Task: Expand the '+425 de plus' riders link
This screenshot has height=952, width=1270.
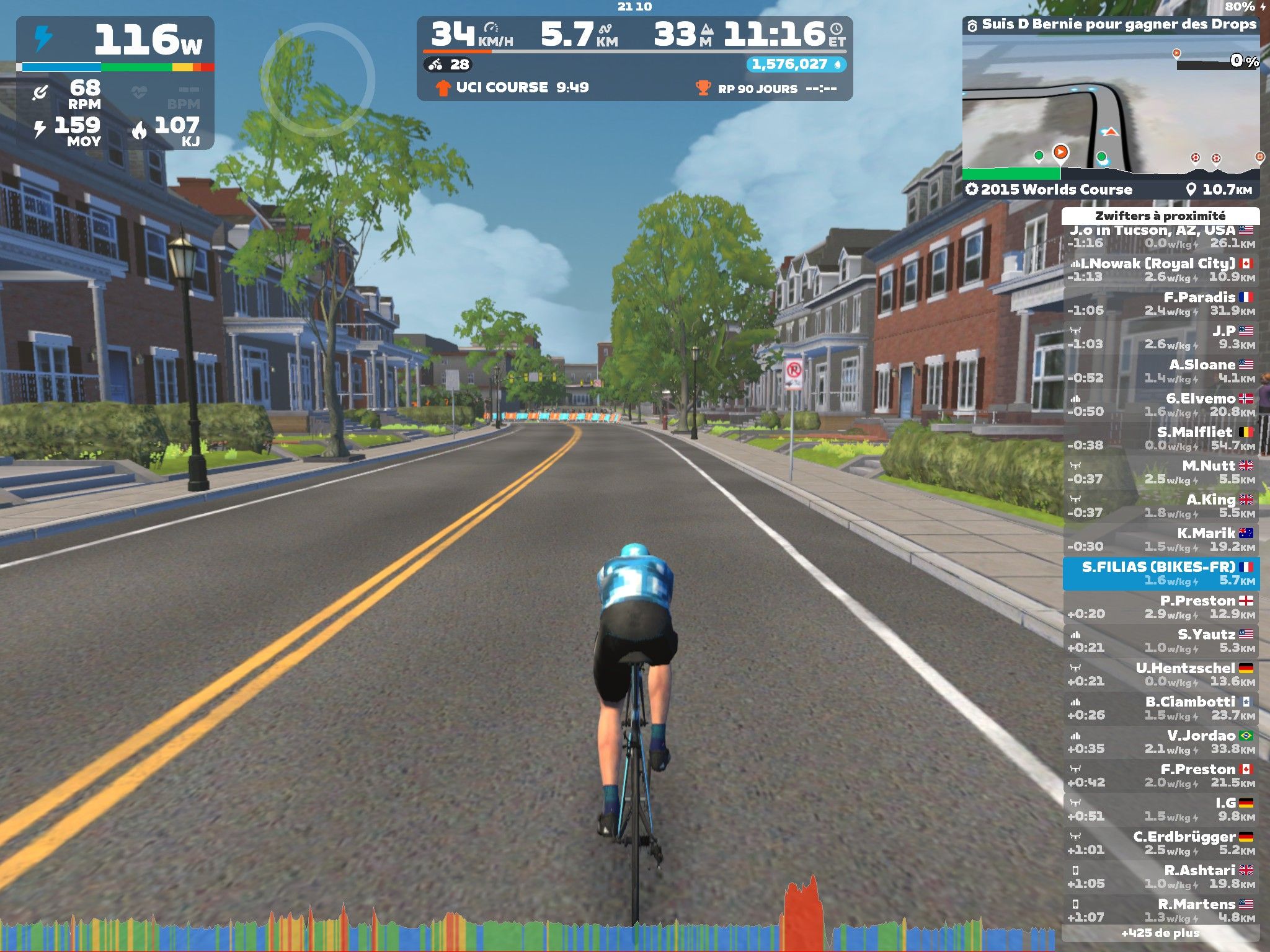Action: [x=1160, y=933]
